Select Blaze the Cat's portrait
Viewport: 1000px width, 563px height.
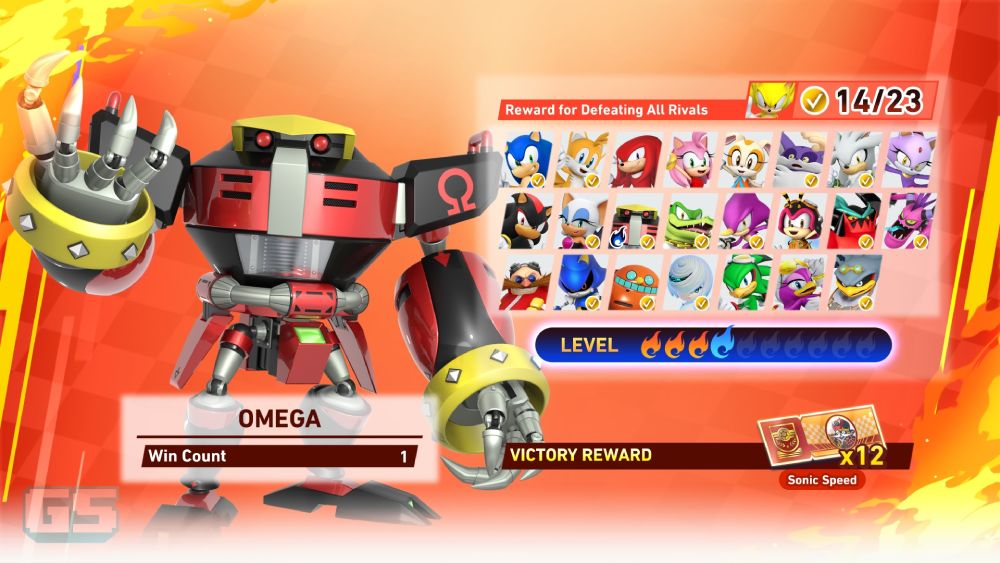(909, 160)
